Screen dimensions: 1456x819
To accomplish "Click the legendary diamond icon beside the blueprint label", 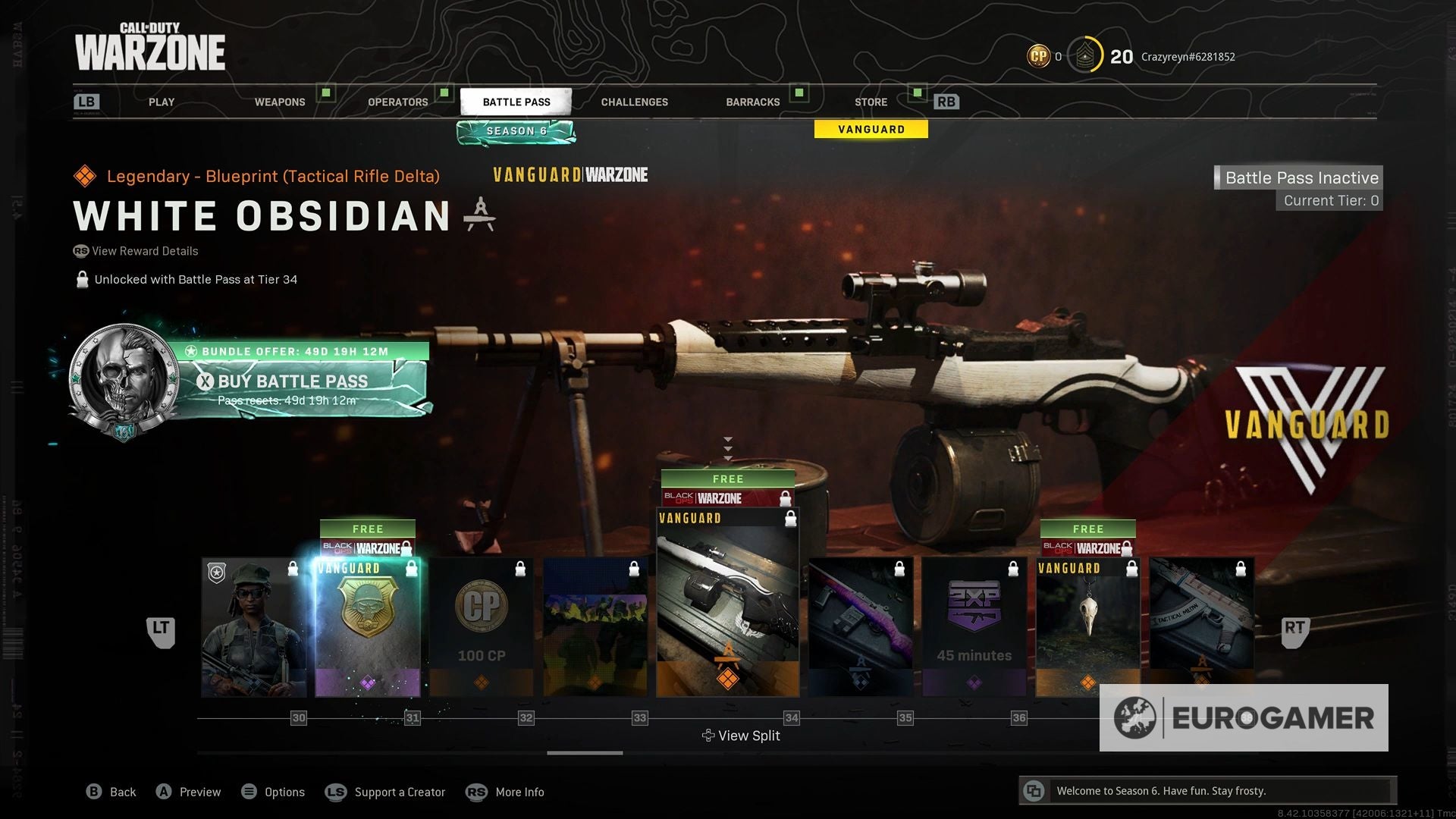I will [x=83, y=175].
